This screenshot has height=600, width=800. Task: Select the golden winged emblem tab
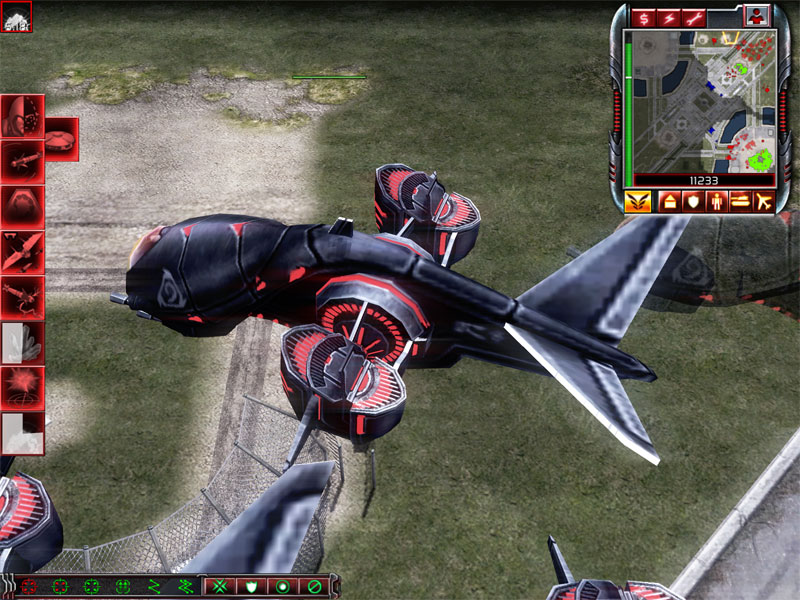pyautogui.click(x=636, y=202)
